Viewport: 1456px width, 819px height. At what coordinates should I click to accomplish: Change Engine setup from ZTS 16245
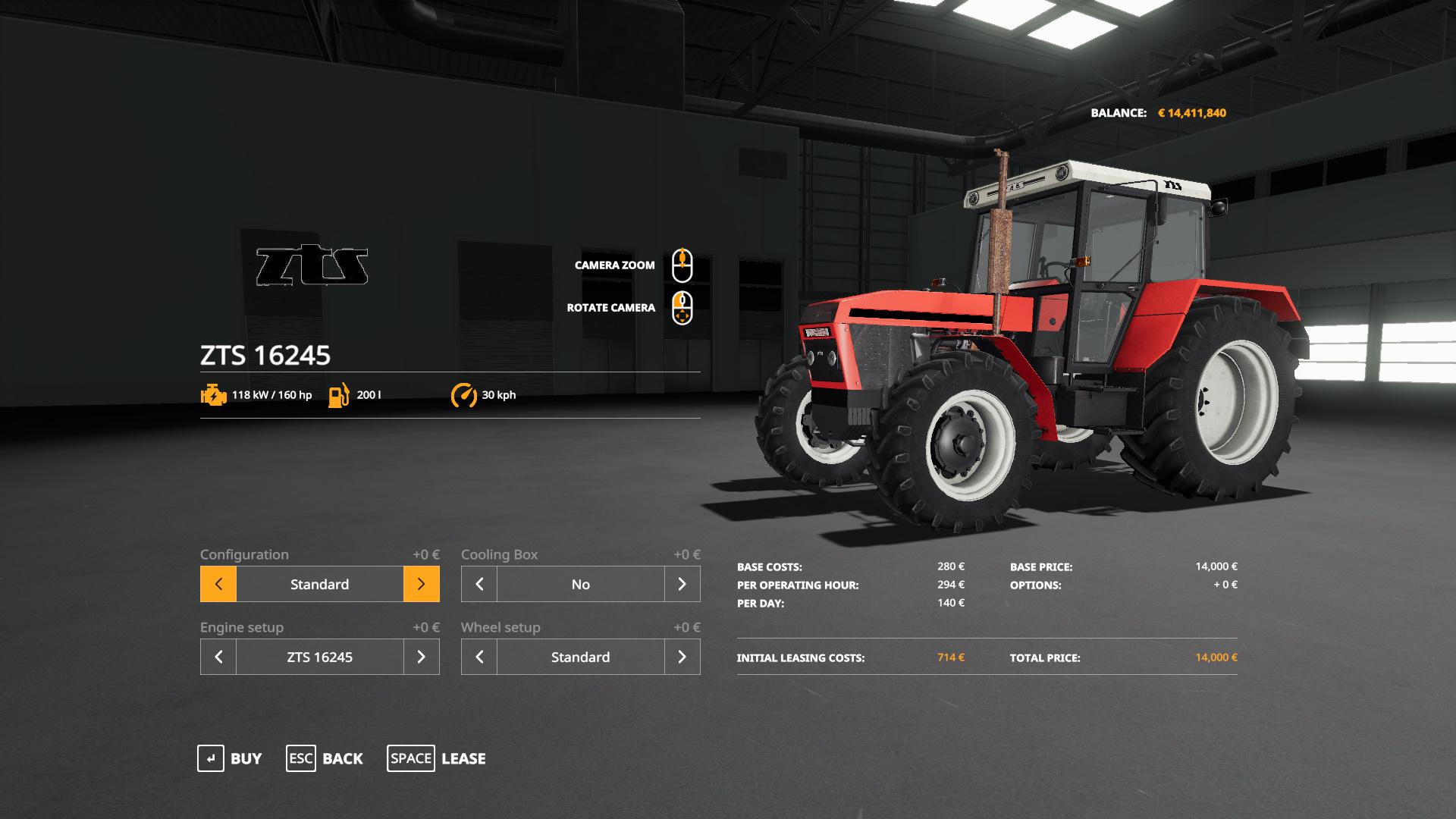pyautogui.click(x=422, y=657)
